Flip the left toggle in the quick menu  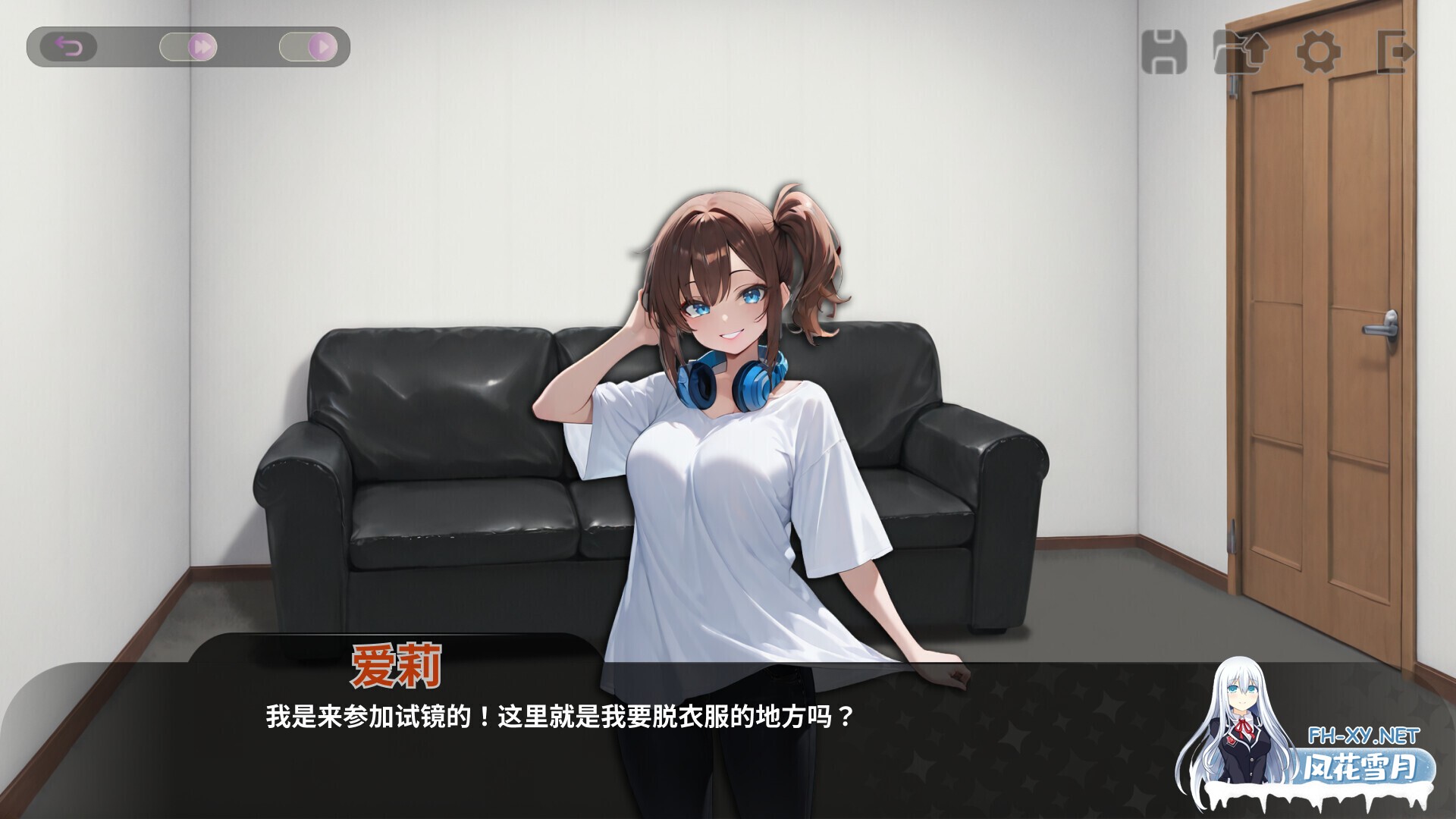click(190, 45)
